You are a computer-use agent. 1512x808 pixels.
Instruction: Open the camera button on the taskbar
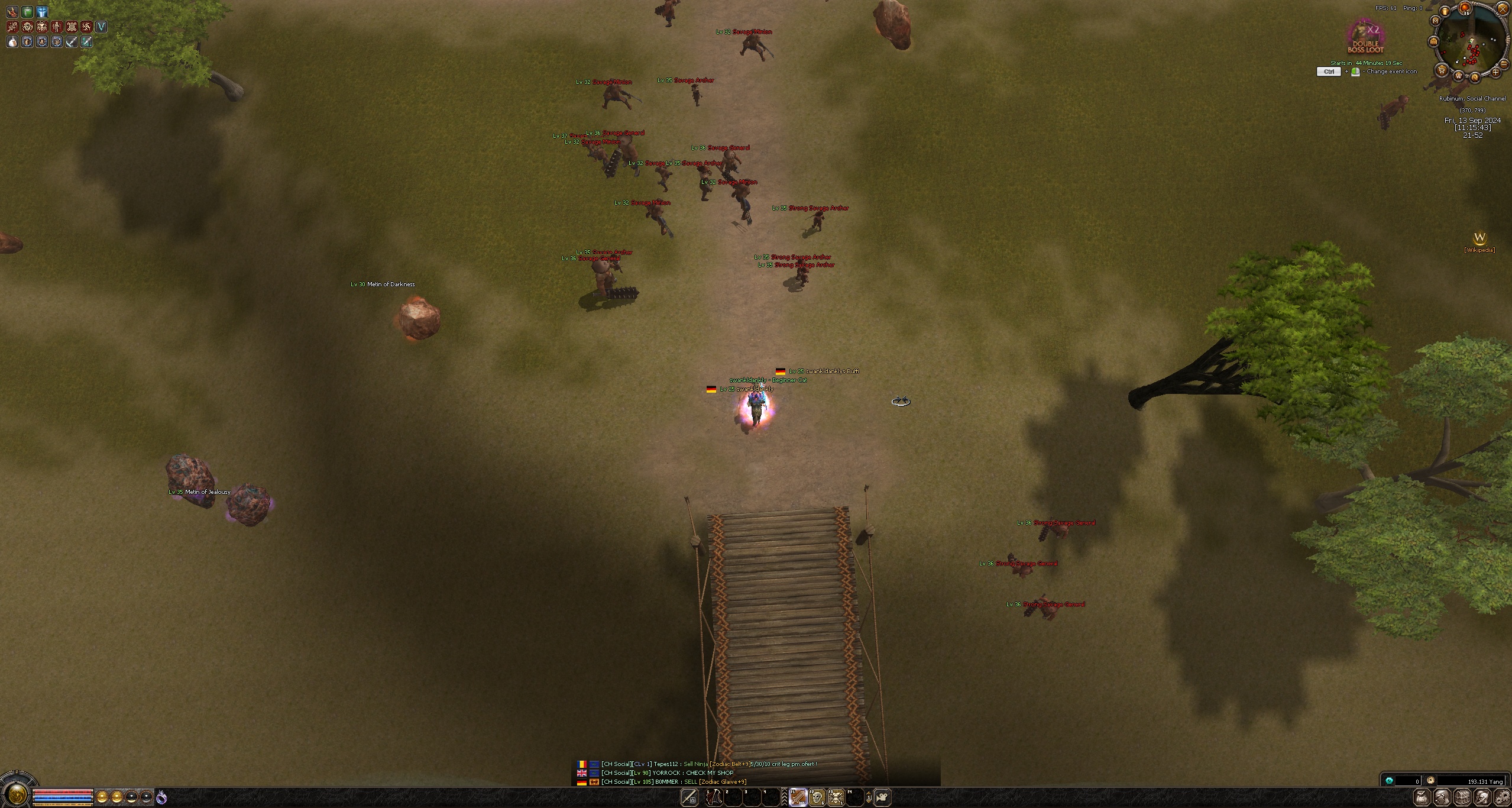[882, 797]
